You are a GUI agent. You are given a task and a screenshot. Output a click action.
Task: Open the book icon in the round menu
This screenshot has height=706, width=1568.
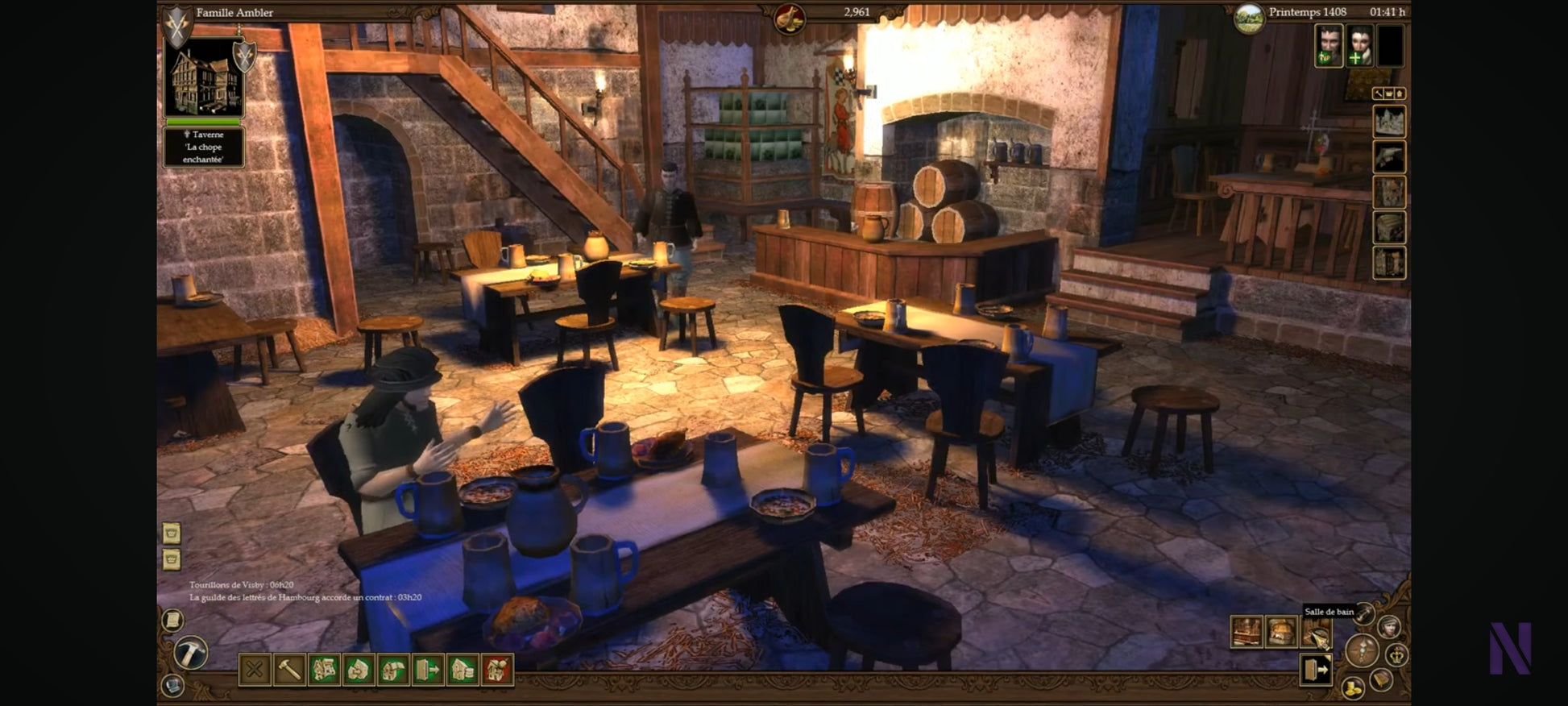pos(1381,681)
